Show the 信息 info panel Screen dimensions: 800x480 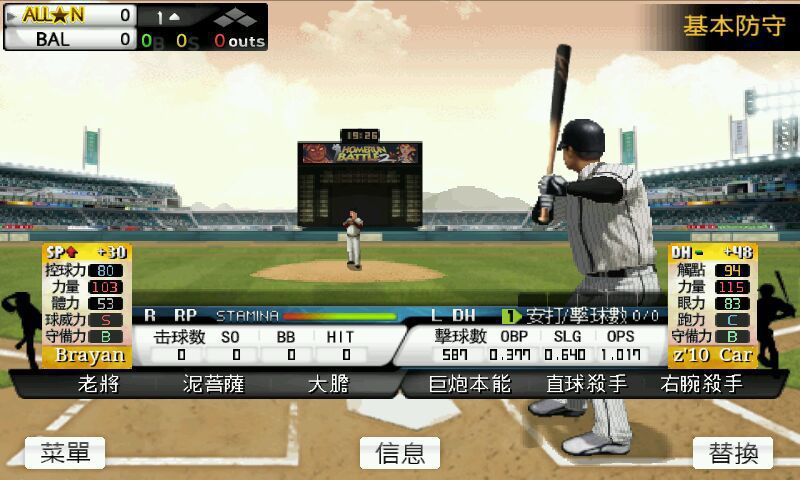click(x=400, y=453)
